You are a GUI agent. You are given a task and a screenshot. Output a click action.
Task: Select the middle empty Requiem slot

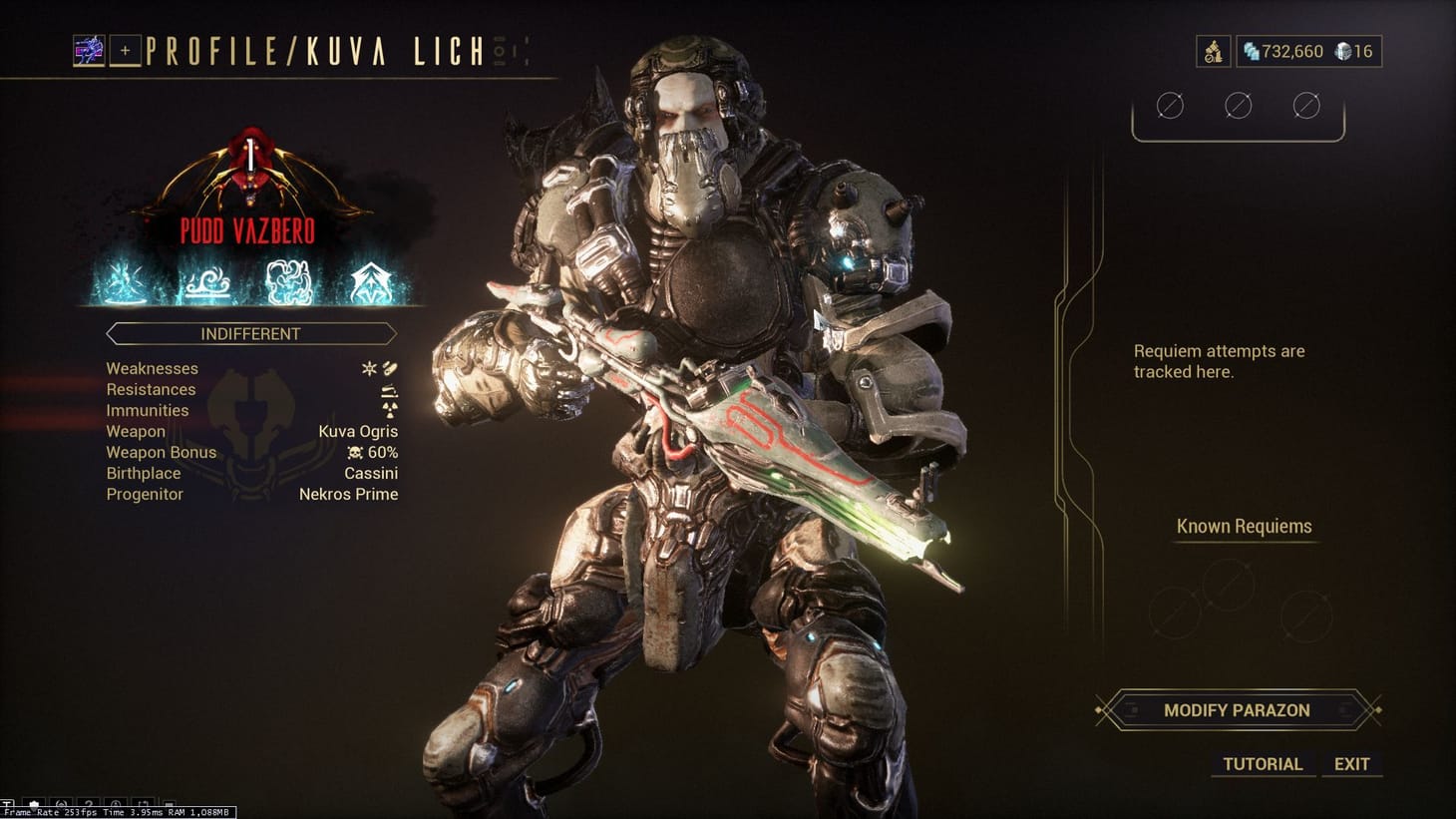click(x=1238, y=104)
